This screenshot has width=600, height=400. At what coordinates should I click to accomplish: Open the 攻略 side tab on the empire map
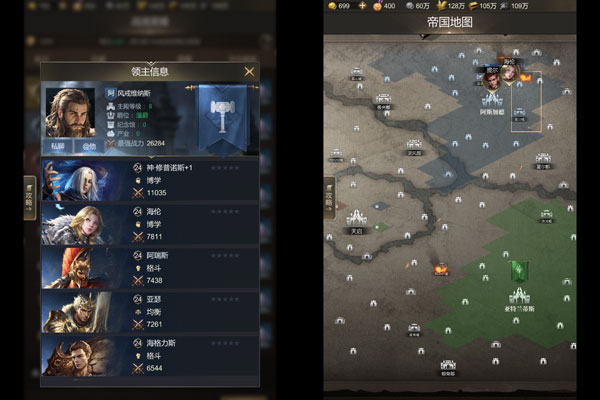[x=330, y=196]
